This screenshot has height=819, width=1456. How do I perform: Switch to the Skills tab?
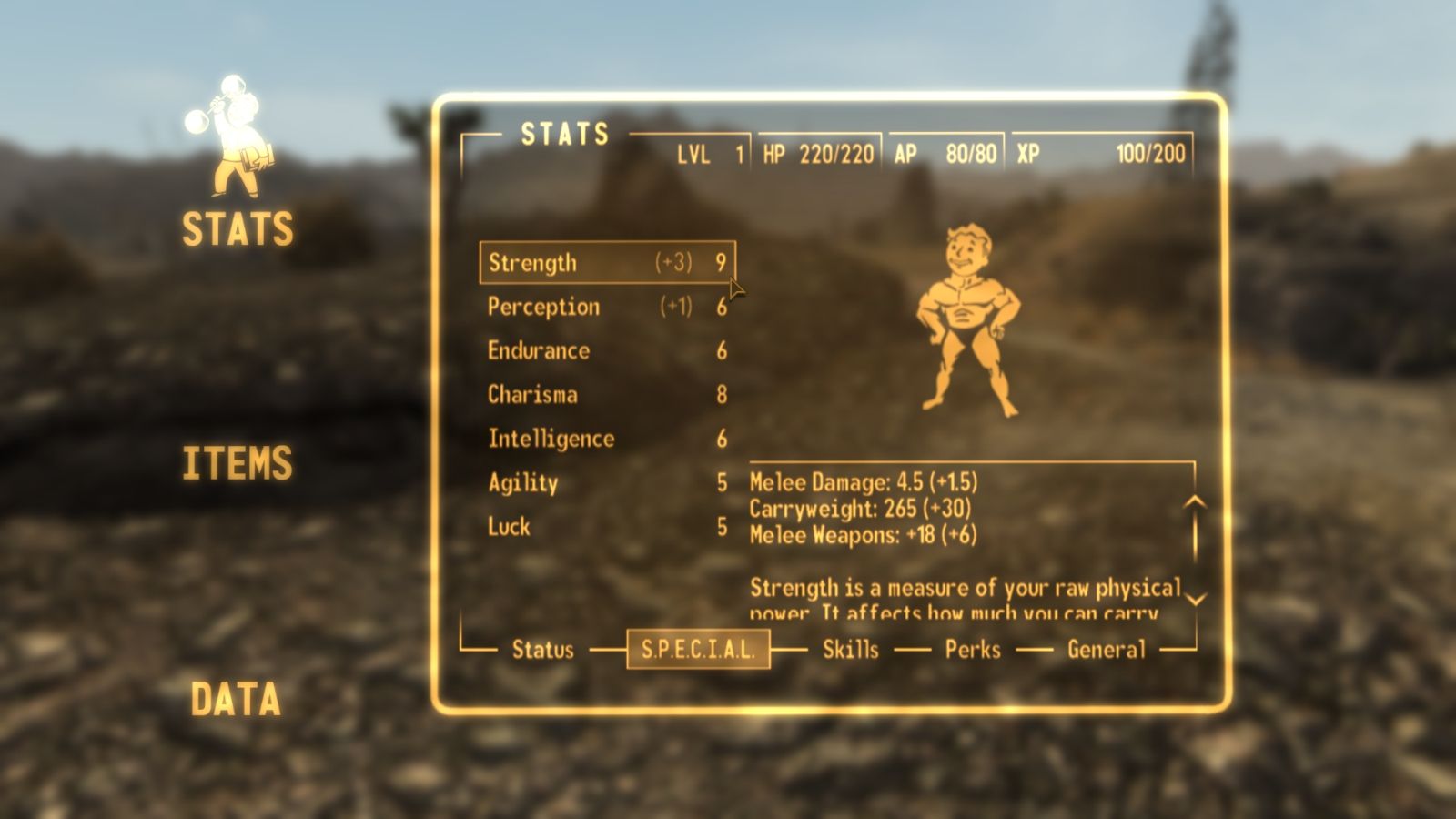coord(849,649)
